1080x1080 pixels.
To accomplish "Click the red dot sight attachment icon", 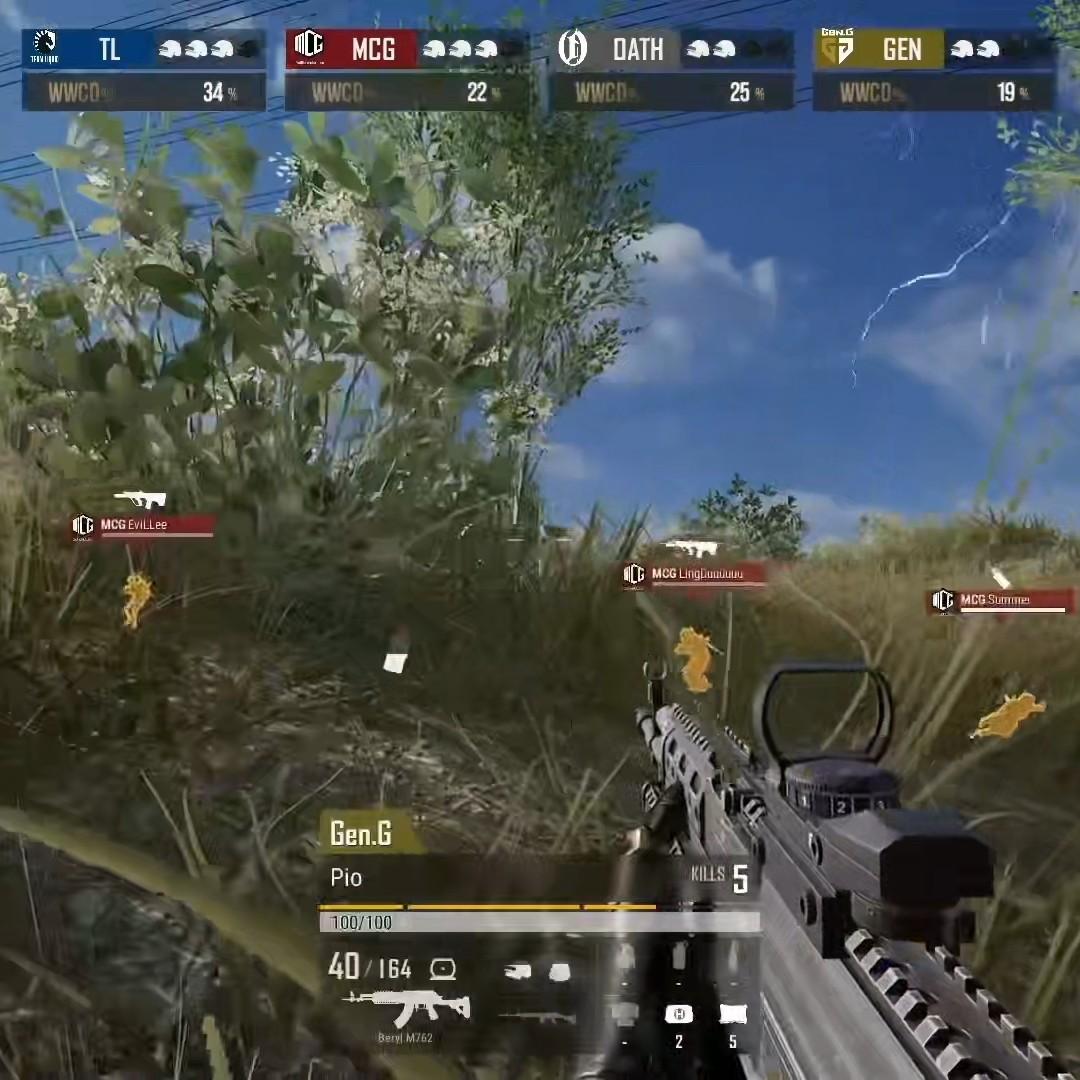I will pos(442,968).
